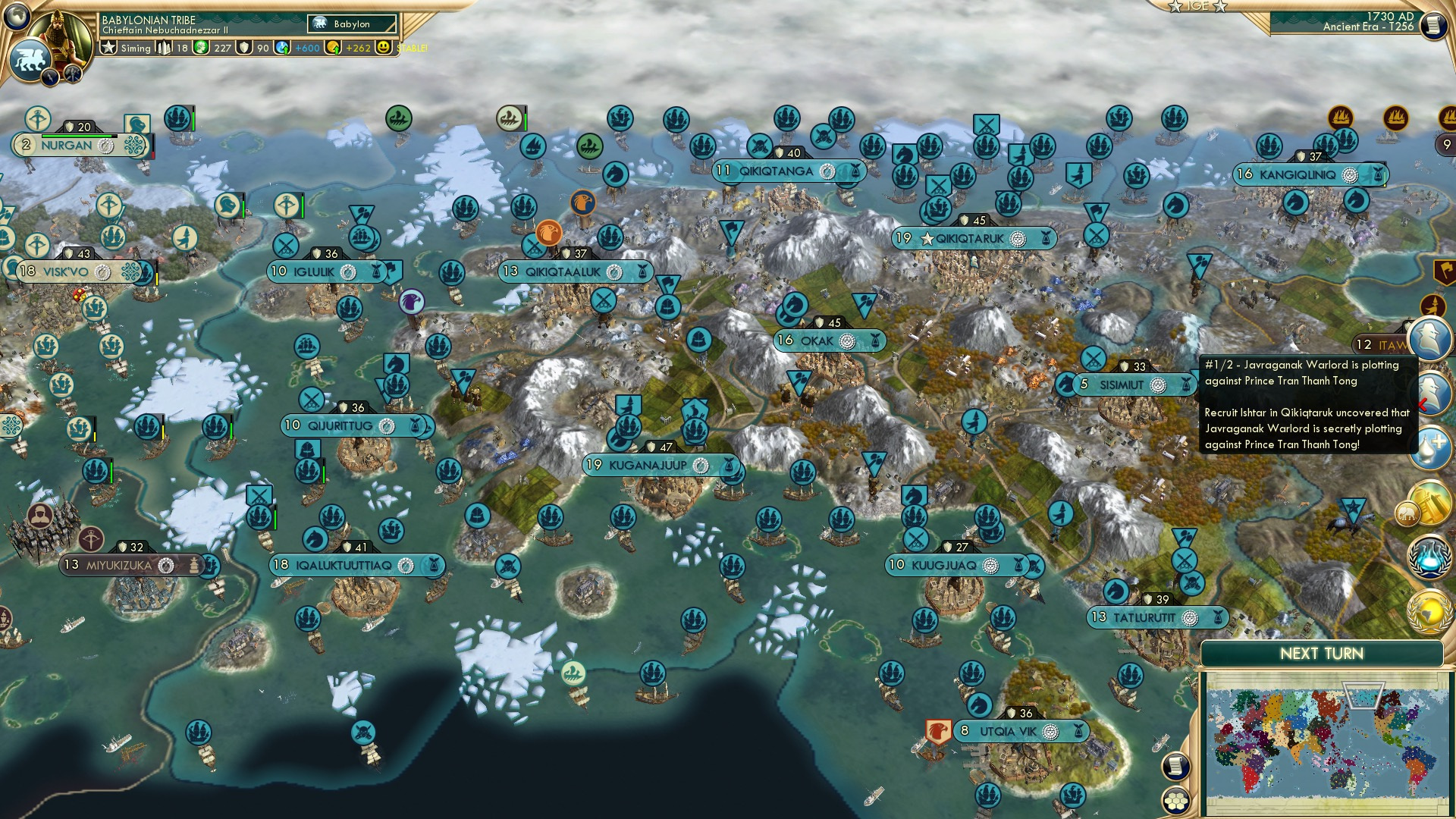Open the Babylon civilization dropdown
Screen dimensions: 1456x819
[351, 24]
